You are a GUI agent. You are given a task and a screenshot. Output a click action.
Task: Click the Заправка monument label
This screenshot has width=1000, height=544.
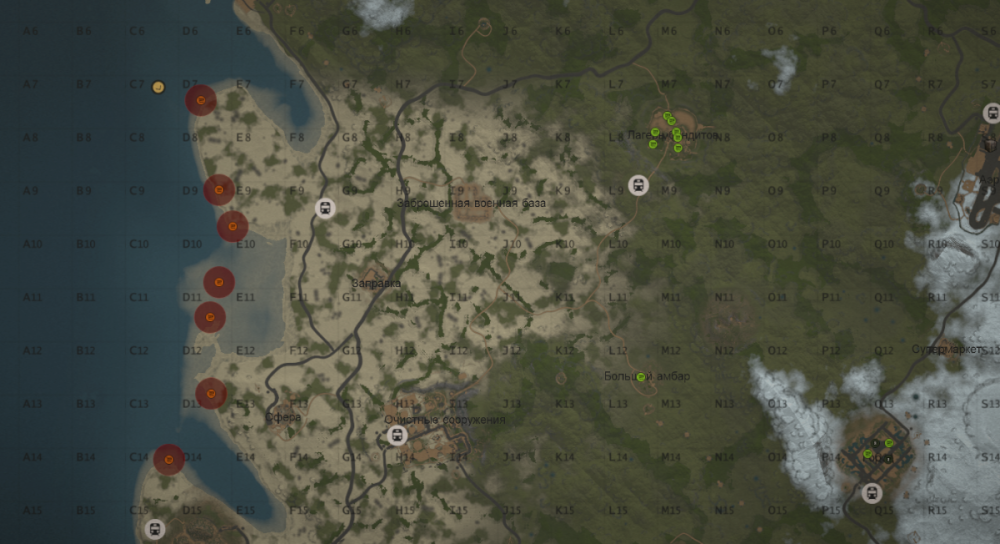click(376, 284)
